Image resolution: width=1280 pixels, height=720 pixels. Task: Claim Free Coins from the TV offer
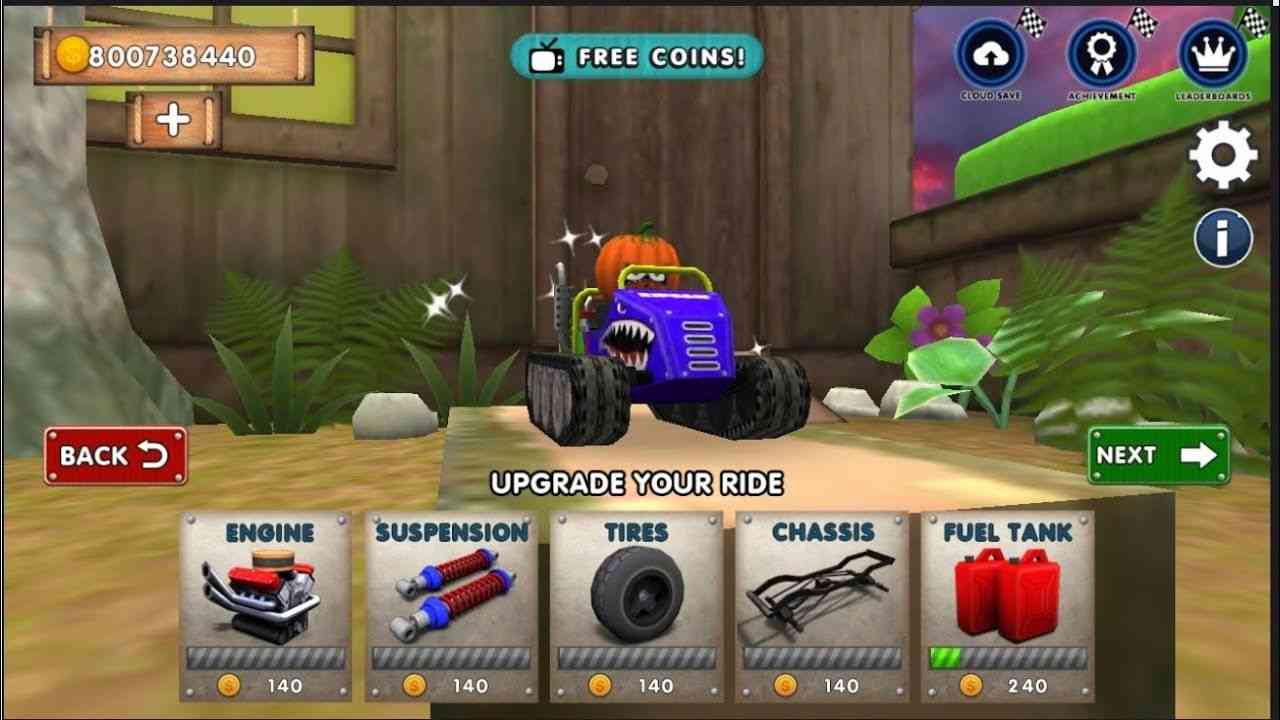(637, 57)
